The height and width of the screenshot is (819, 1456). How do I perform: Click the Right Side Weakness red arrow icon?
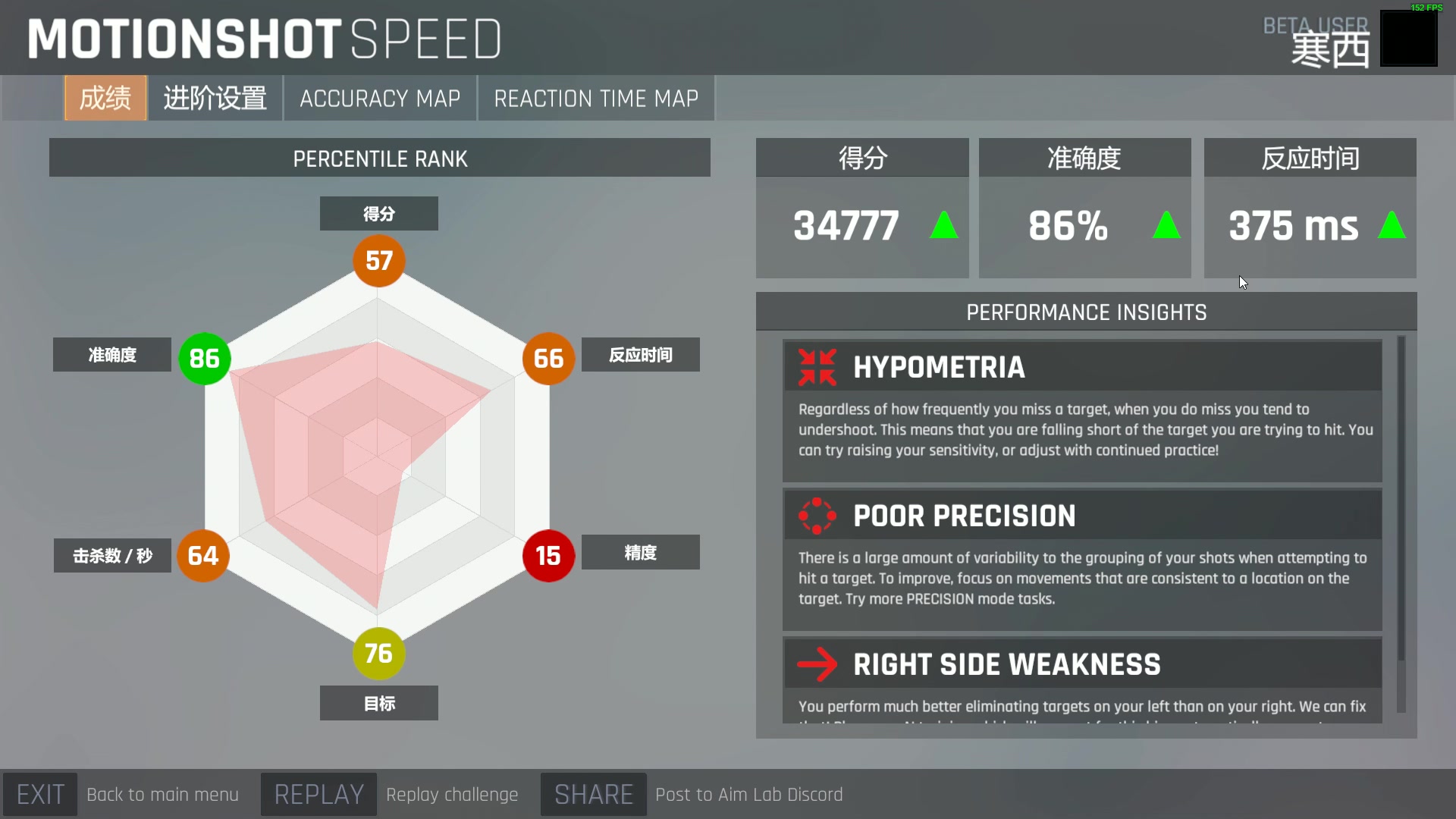pos(817,664)
